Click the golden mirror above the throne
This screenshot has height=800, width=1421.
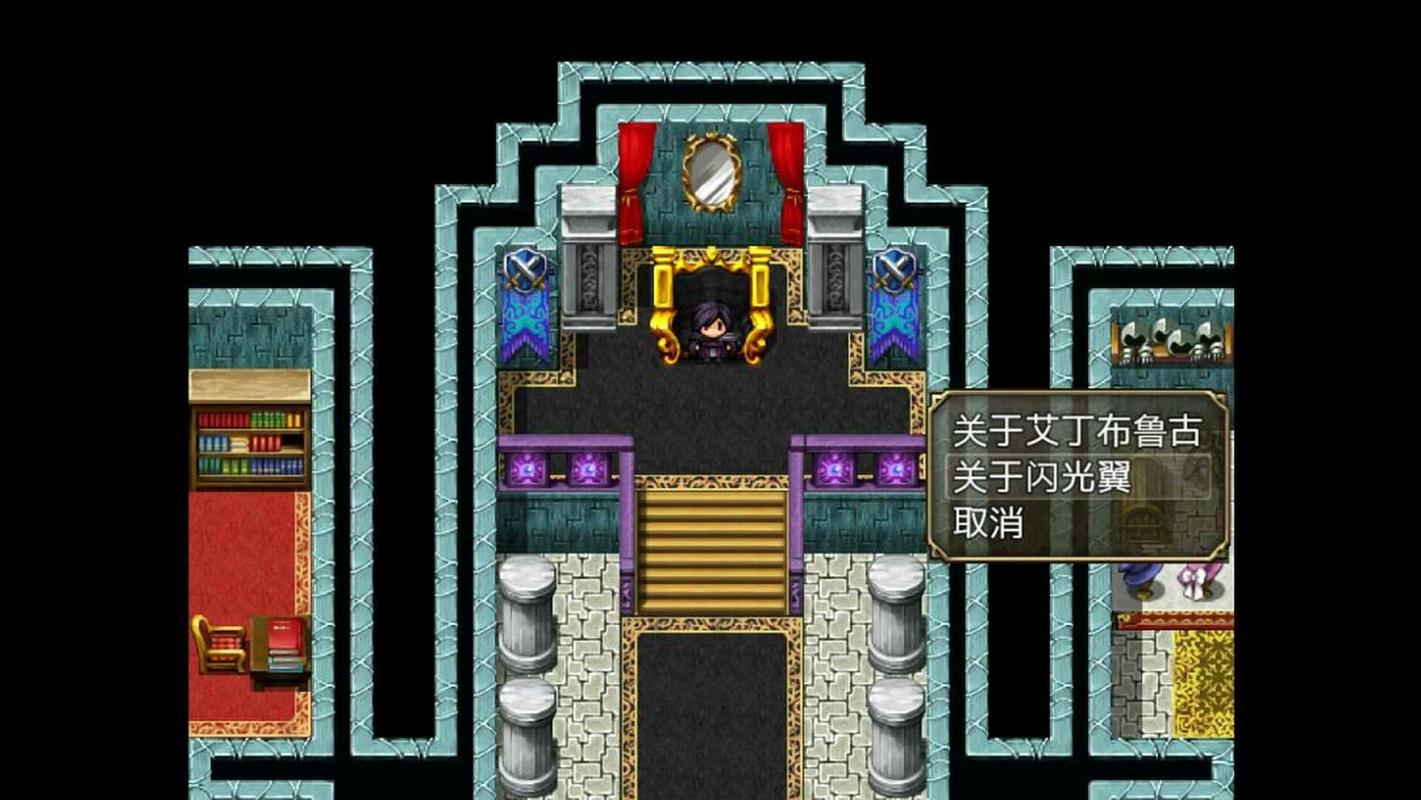point(711,175)
